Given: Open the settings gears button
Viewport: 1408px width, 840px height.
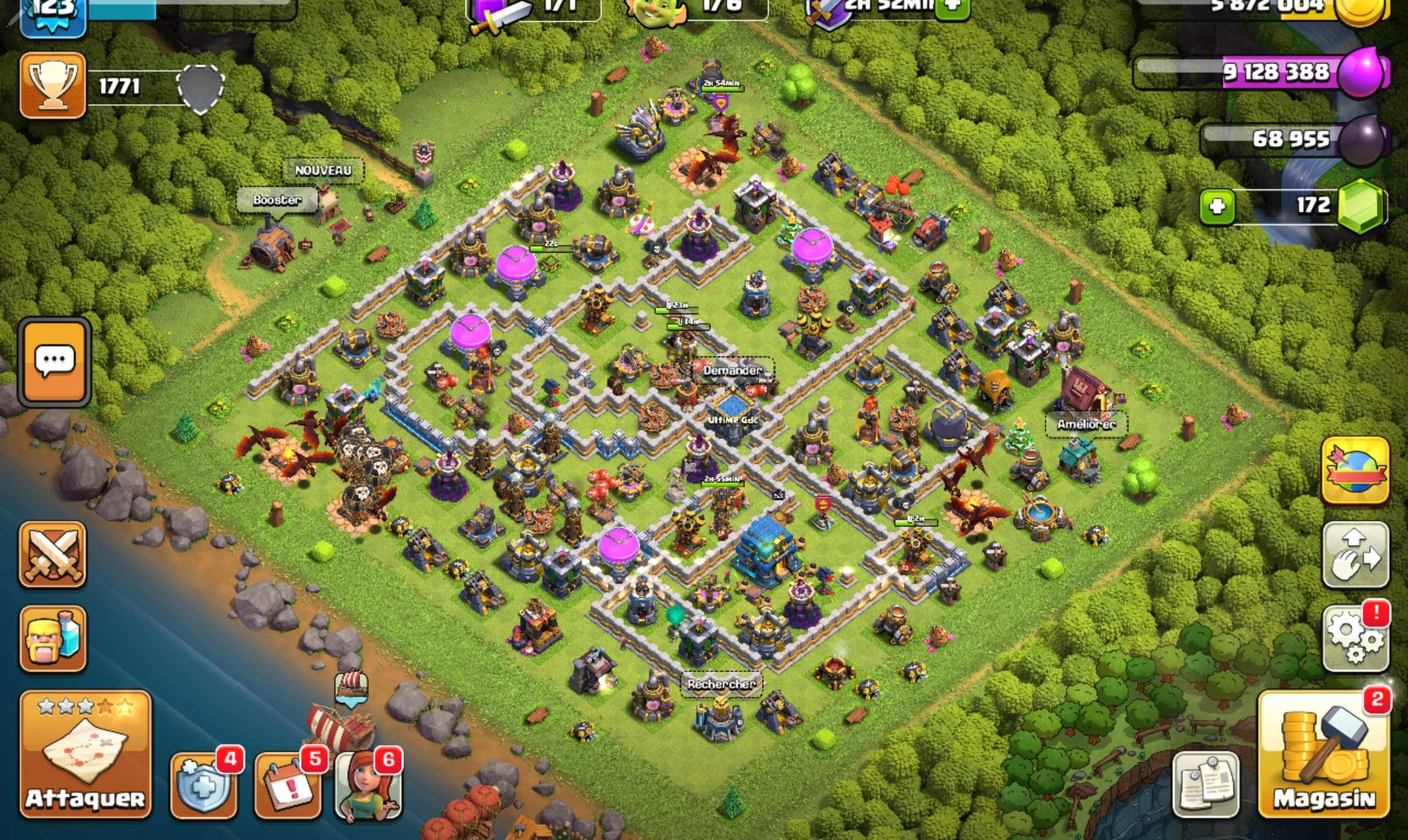Looking at the screenshot, I should (1355, 639).
